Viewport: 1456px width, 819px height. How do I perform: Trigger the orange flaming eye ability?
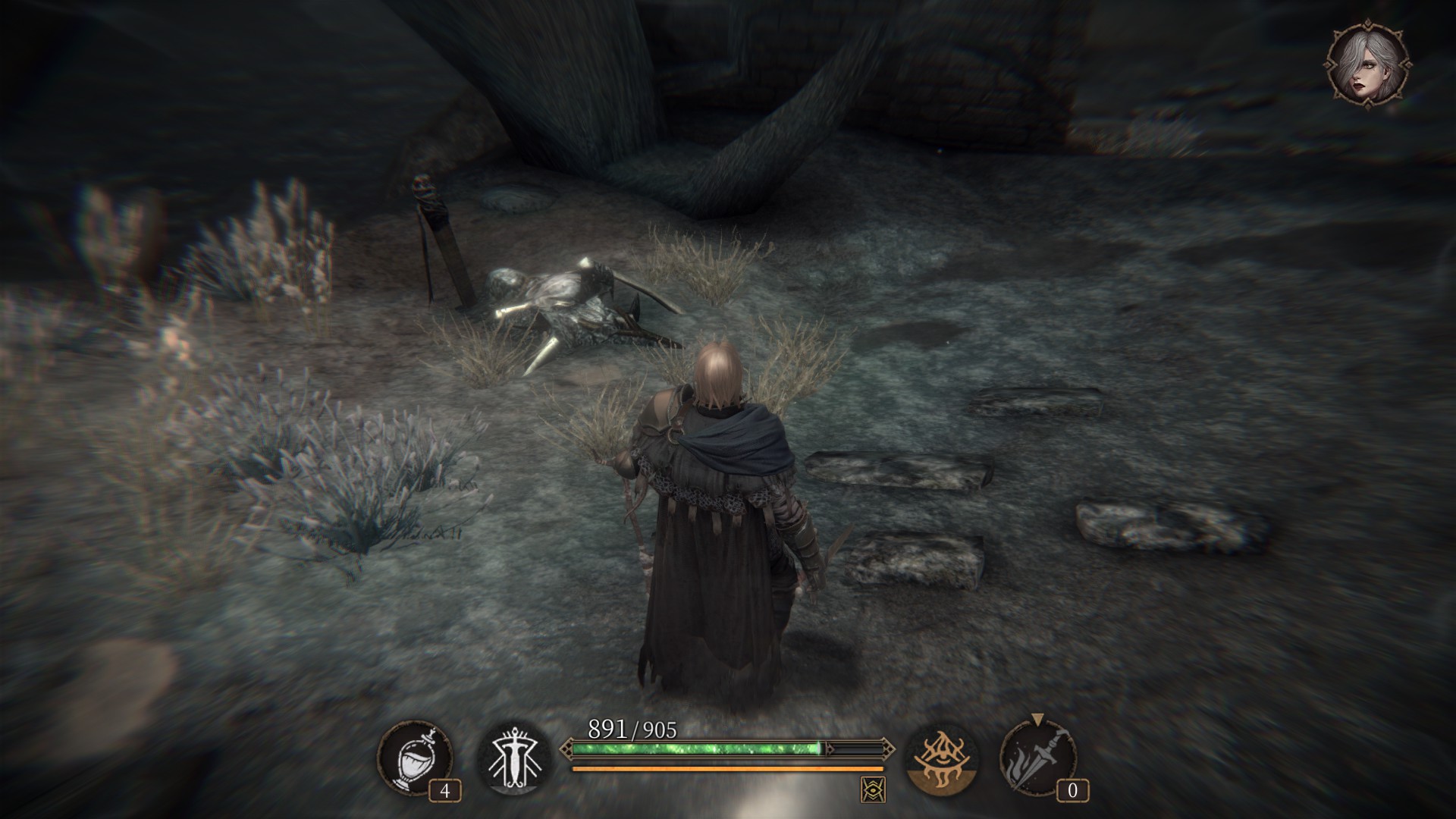point(943,758)
